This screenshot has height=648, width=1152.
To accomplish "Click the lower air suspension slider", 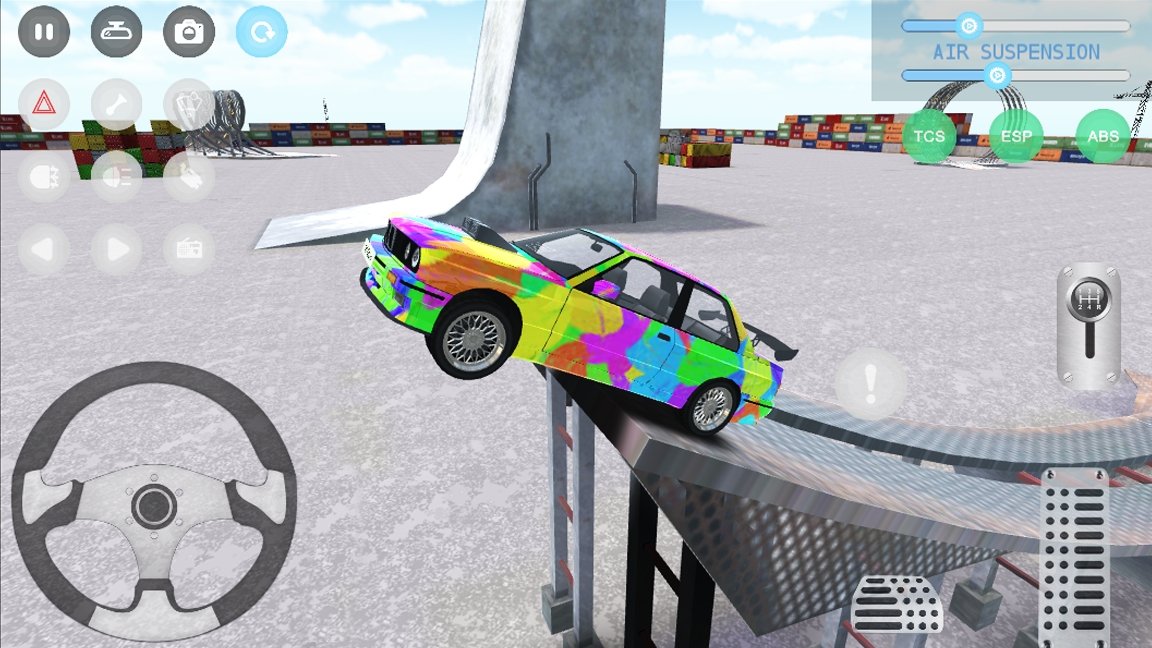I will [996, 75].
